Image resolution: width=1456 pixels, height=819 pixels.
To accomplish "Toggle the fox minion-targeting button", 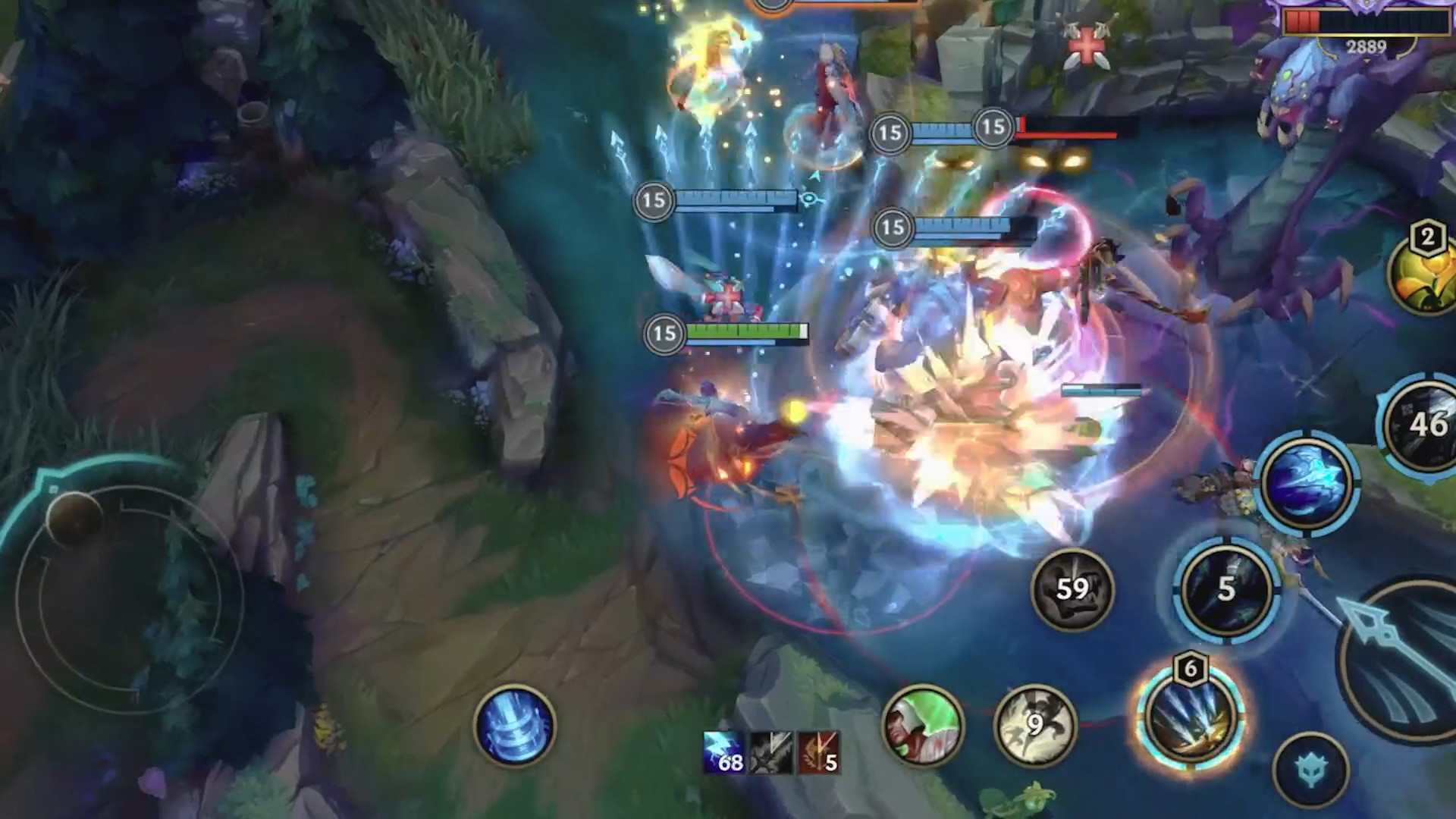I will pyautogui.click(x=1310, y=767).
